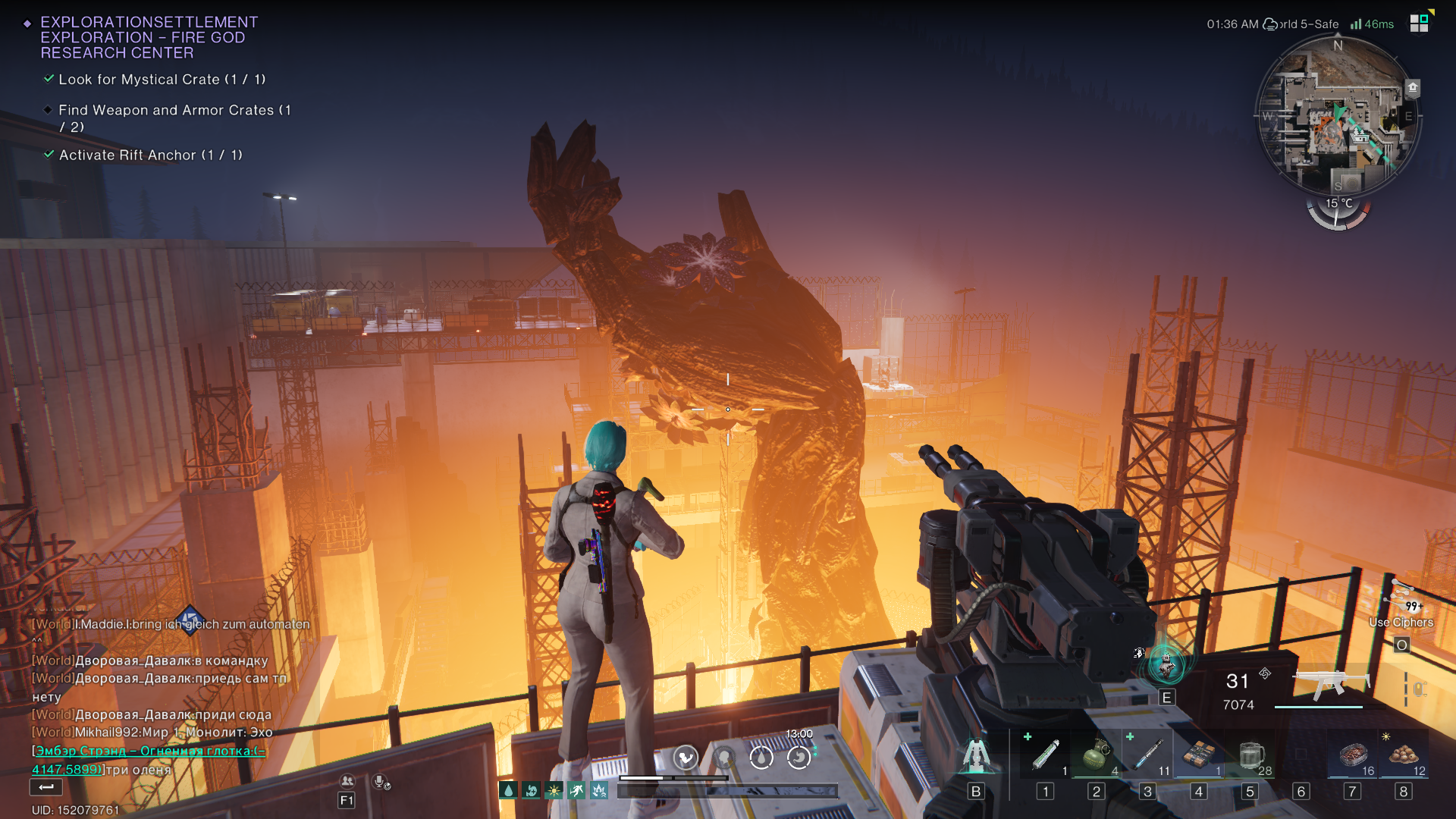1456x819 pixels.
Task: Open the chat input box
Action: tap(46, 788)
